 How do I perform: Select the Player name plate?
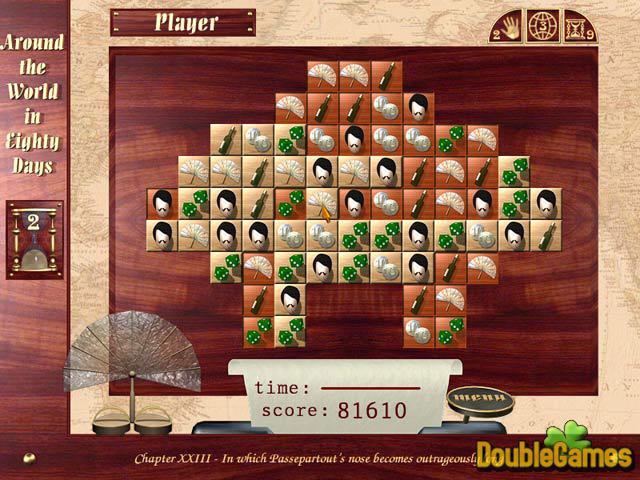(182, 22)
